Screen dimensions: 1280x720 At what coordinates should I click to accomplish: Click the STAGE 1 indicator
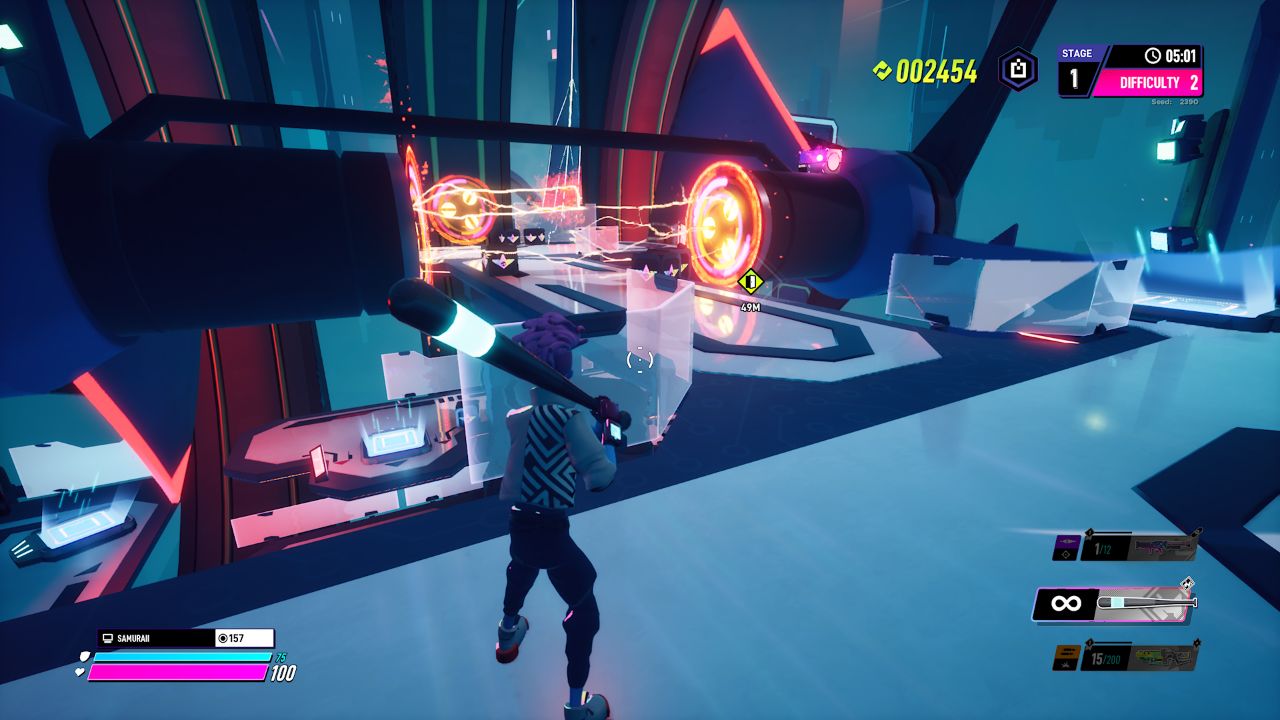(x=1074, y=60)
